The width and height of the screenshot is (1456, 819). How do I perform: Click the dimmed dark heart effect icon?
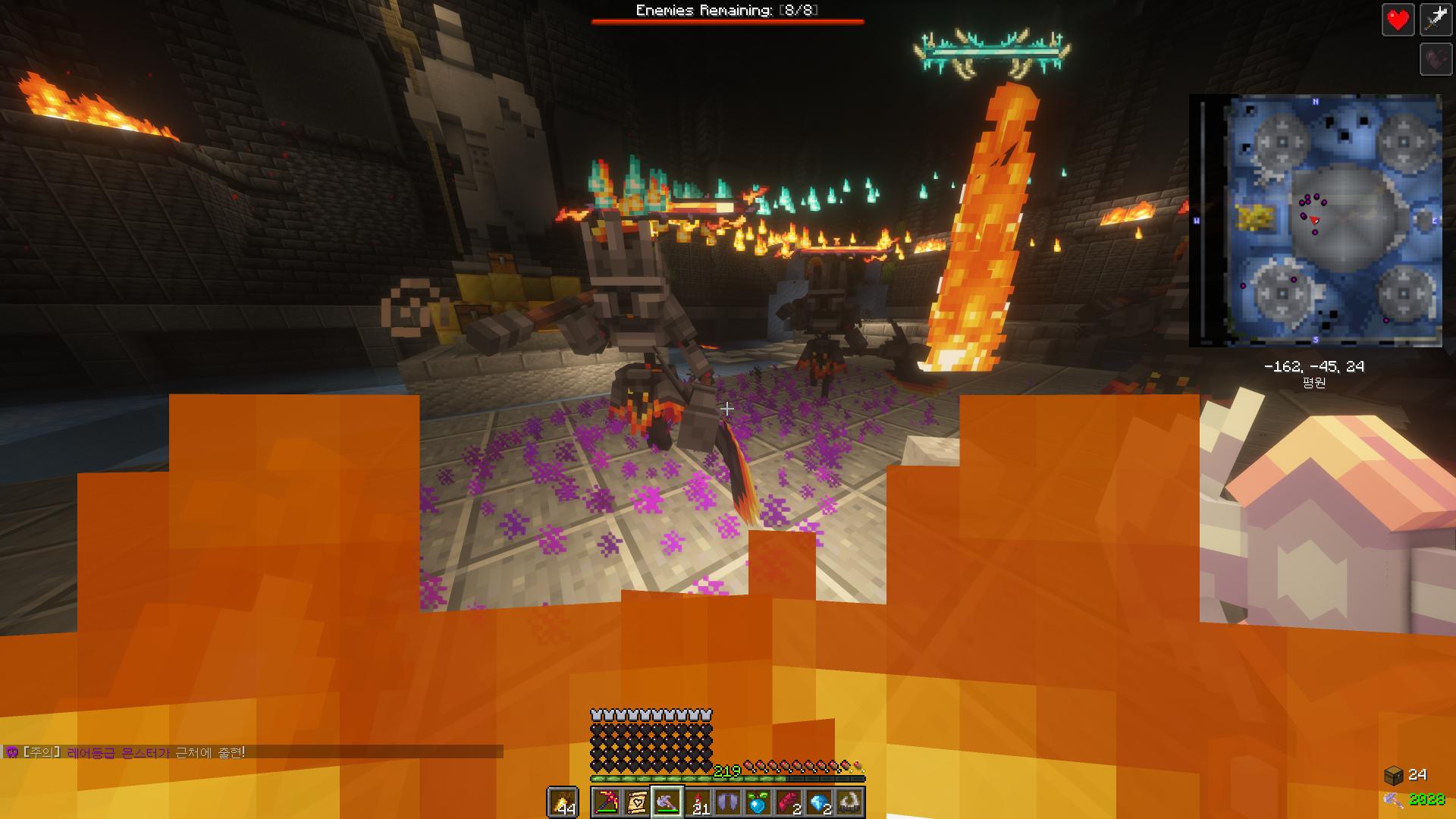point(1436,59)
